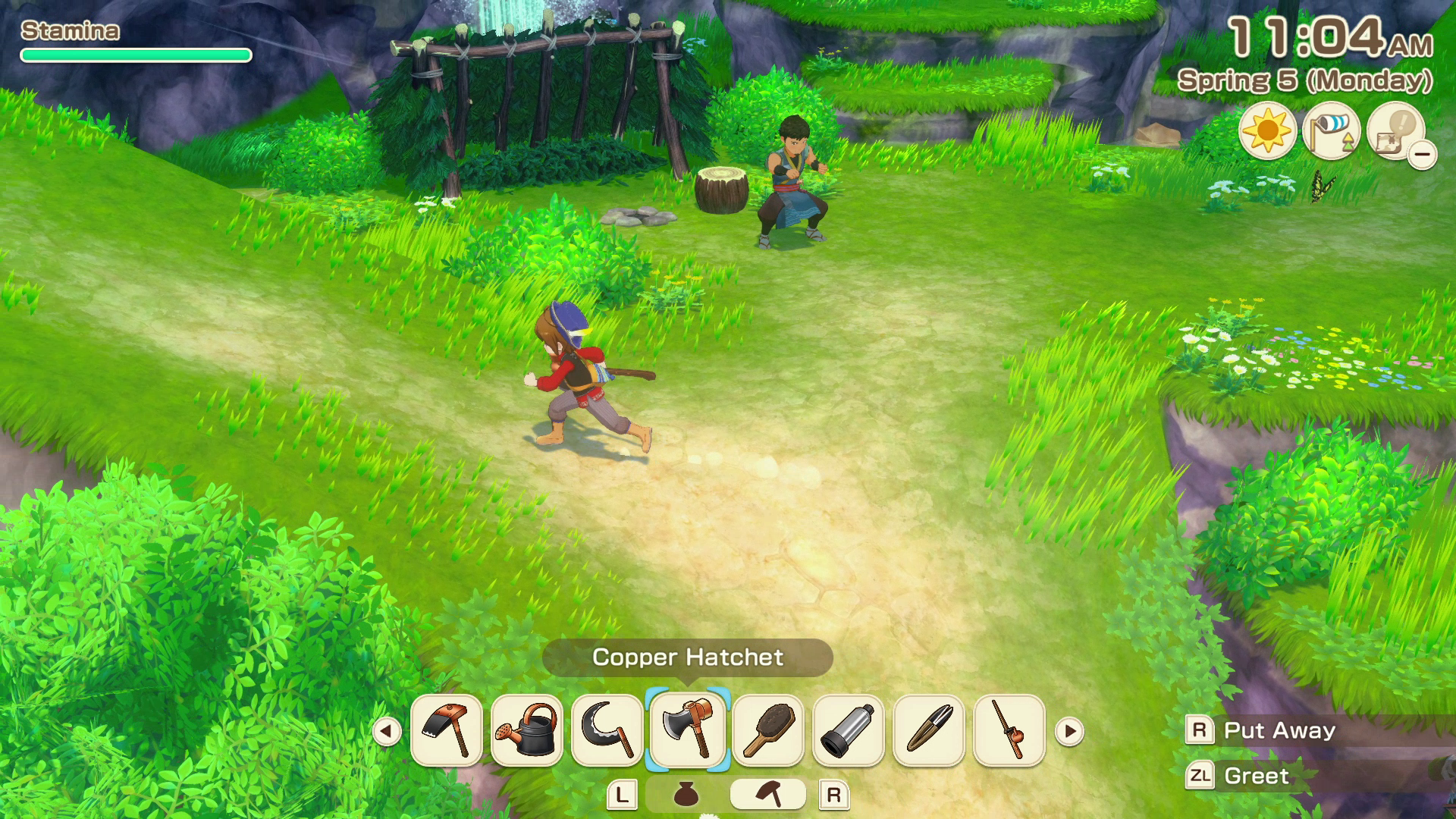Equip the watering can
Screen dimensions: 1456x819
pos(526,730)
